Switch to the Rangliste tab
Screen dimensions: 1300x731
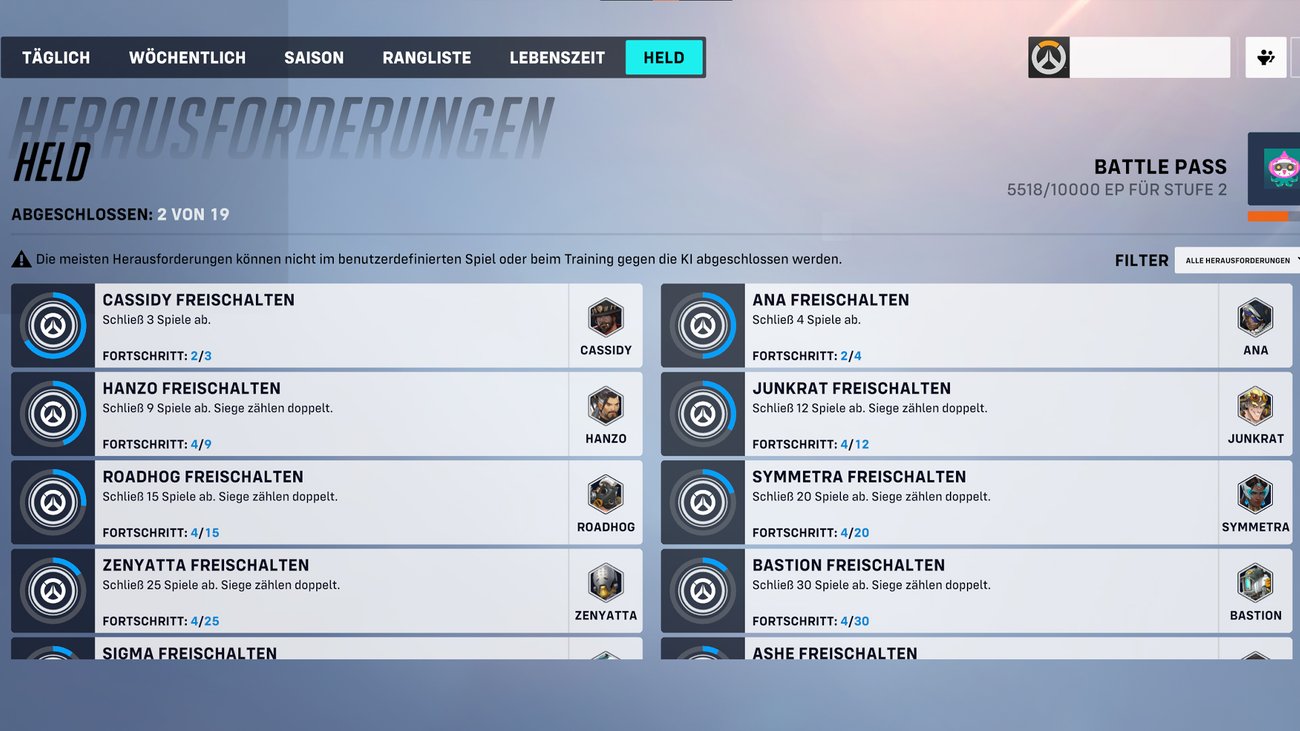[x=426, y=57]
